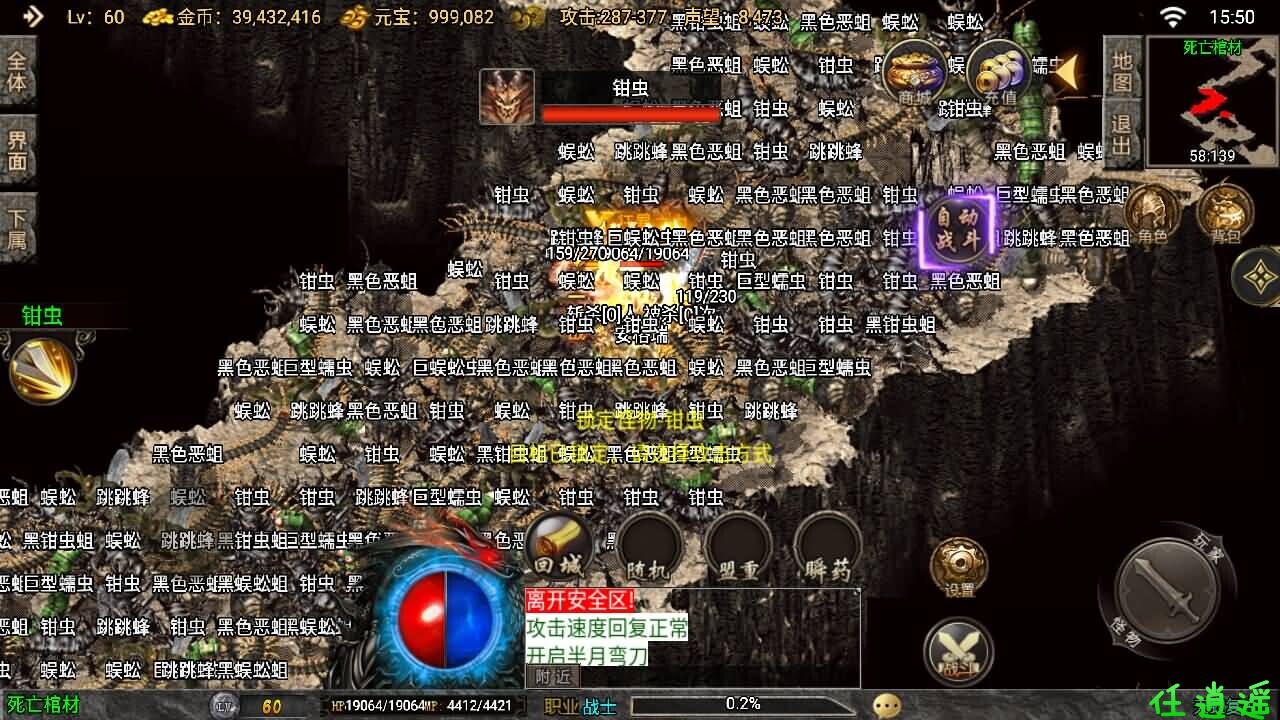Tap the 退出 exit button
The height and width of the screenshot is (720, 1280).
click(1122, 135)
